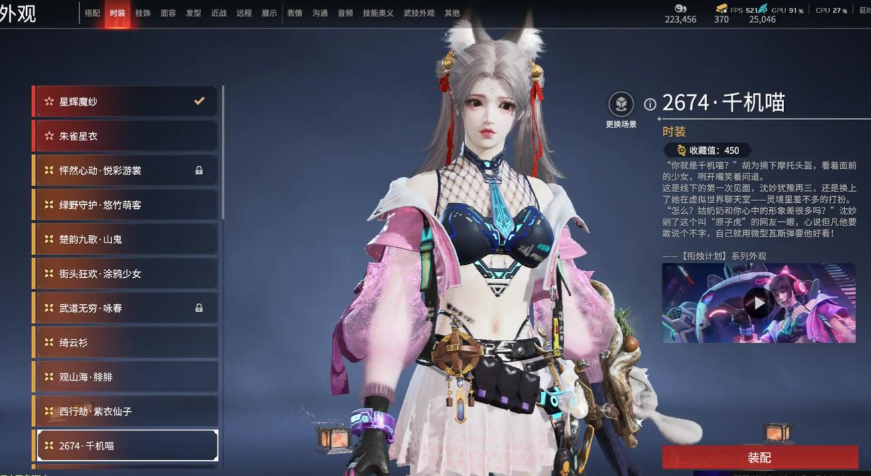Pick the 绿野守护·悠竹萌客 outfit
This screenshot has height=476, width=871.
tap(125, 205)
